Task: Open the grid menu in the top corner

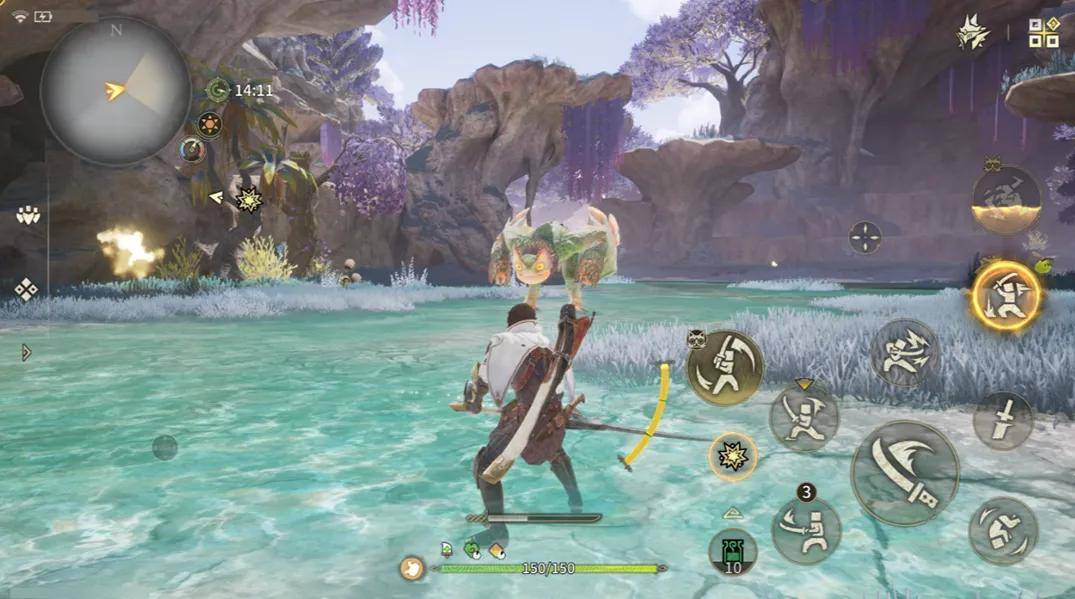Action: 1043,33
